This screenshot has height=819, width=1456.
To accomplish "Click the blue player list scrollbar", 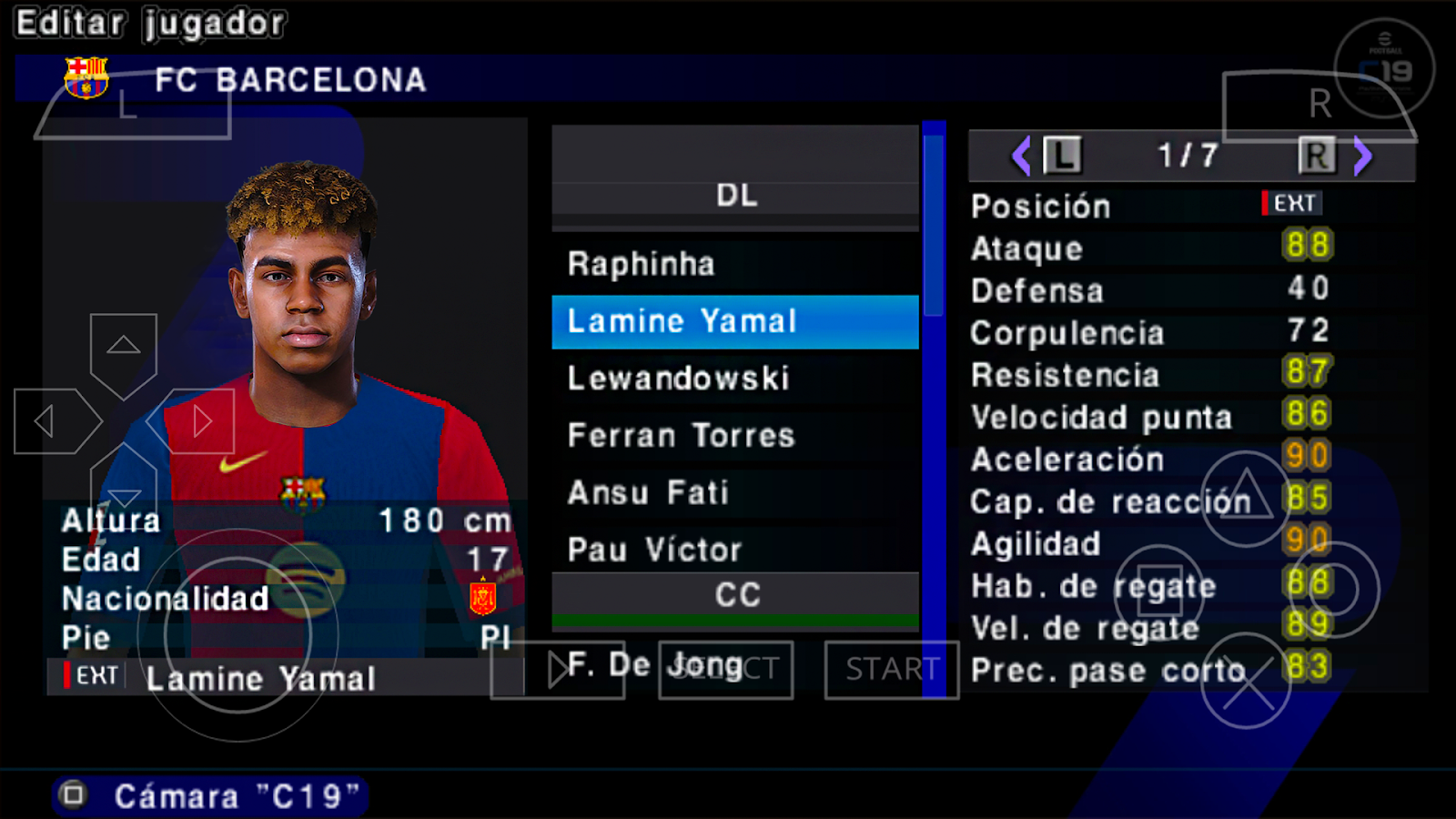I will pos(934,226).
